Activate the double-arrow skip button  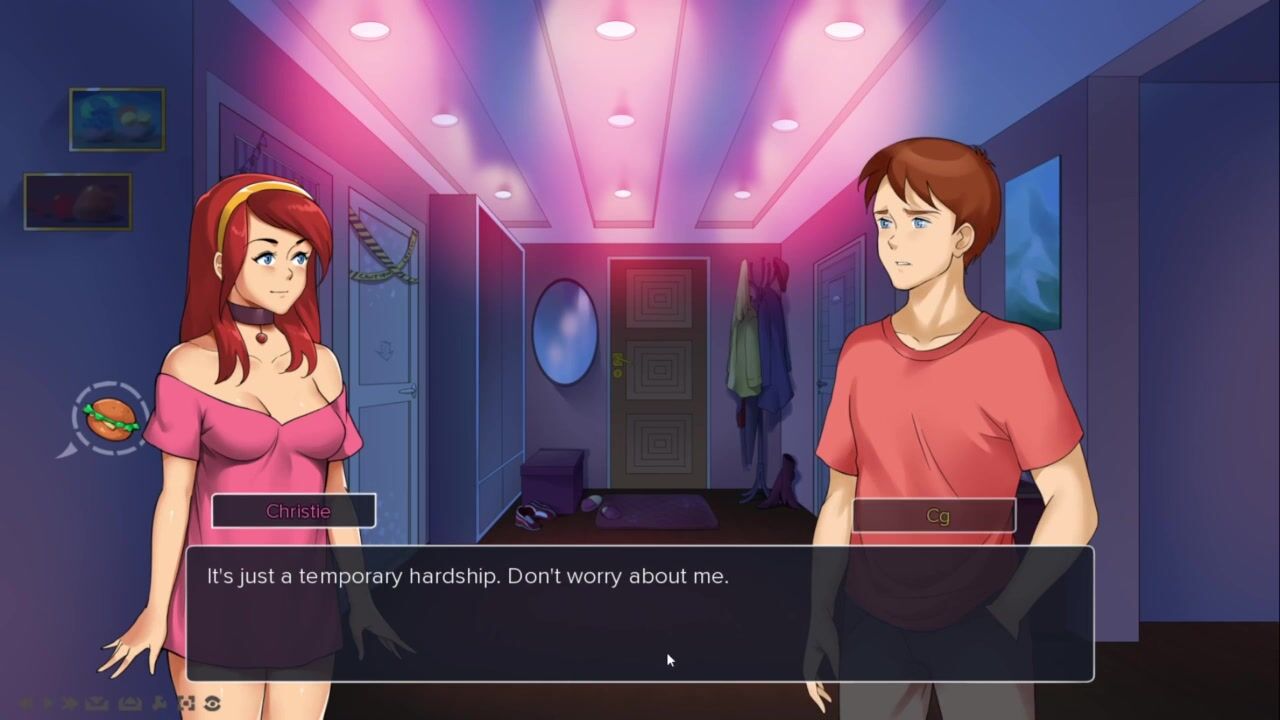(x=69, y=703)
